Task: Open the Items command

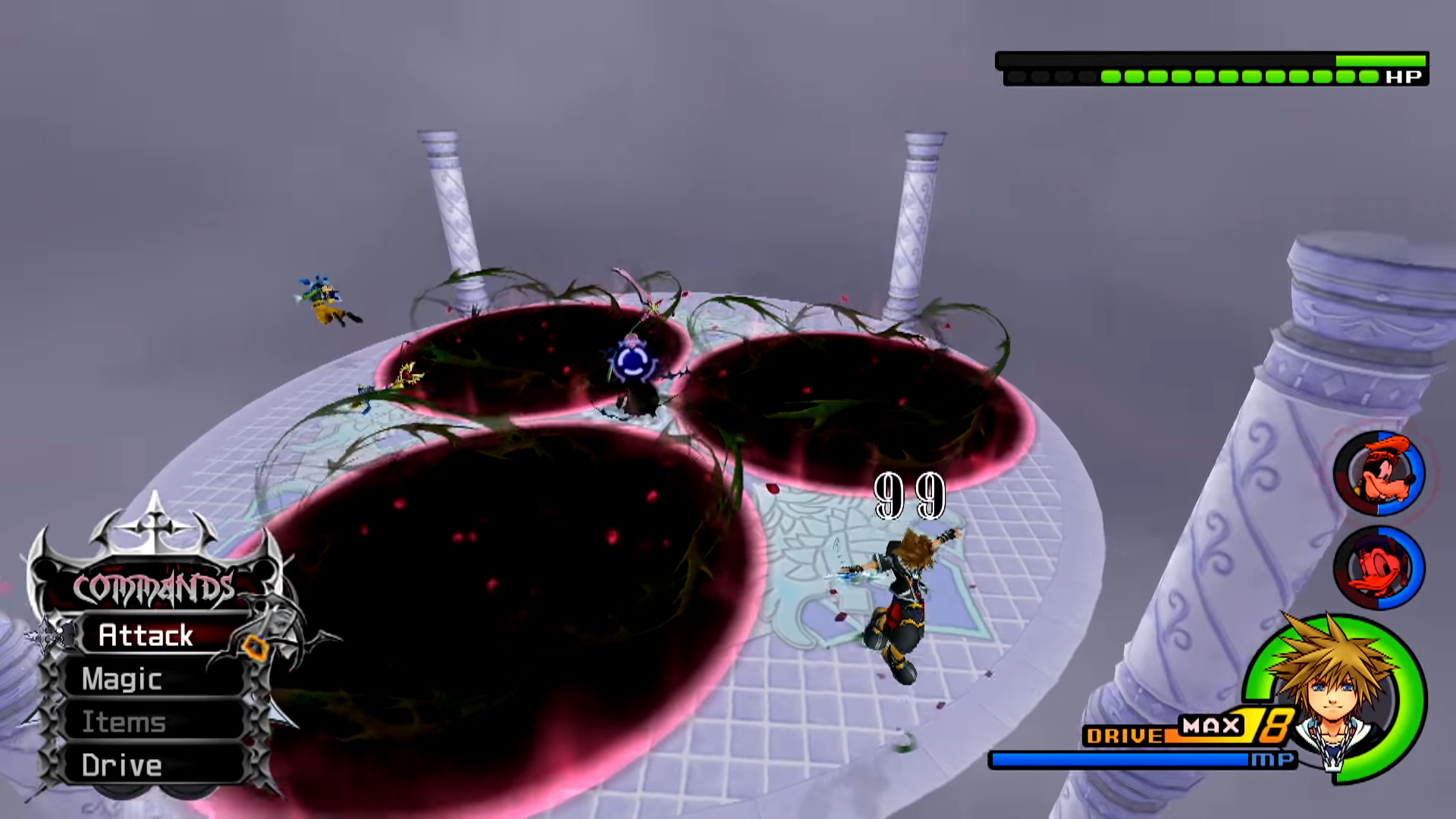Action: tap(124, 722)
